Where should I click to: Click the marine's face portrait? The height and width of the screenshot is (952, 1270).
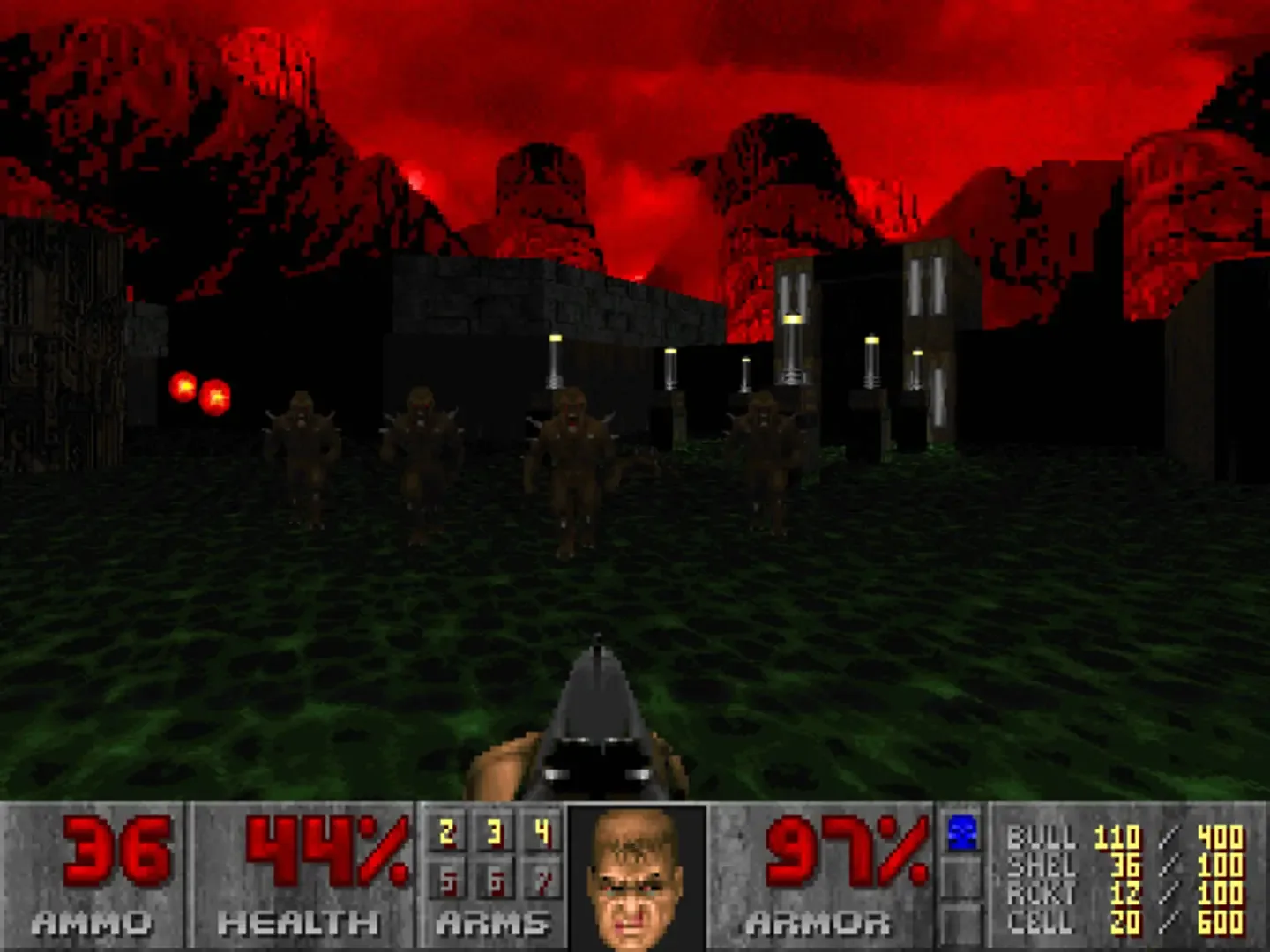click(x=631, y=881)
